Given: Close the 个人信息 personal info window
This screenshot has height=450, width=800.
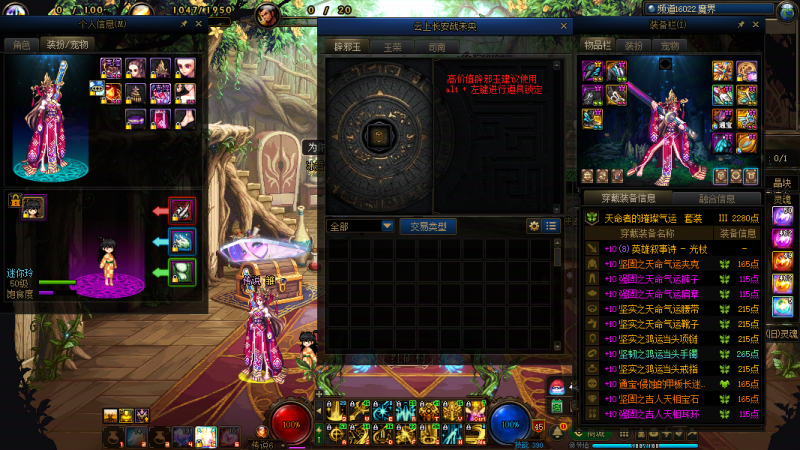Looking at the screenshot, I should [198, 23].
